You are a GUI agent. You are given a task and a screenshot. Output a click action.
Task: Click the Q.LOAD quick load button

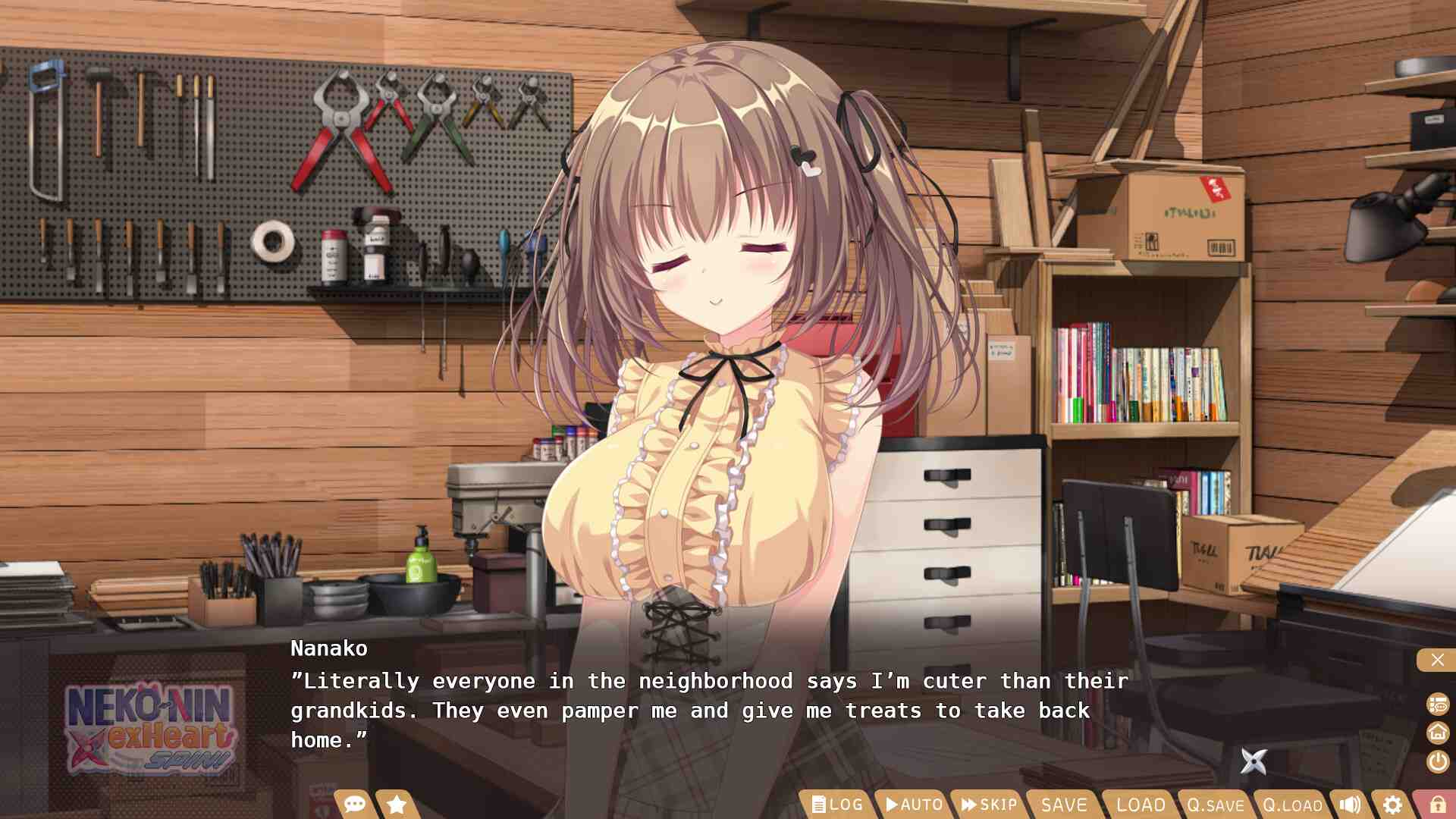(x=1292, y=805)
